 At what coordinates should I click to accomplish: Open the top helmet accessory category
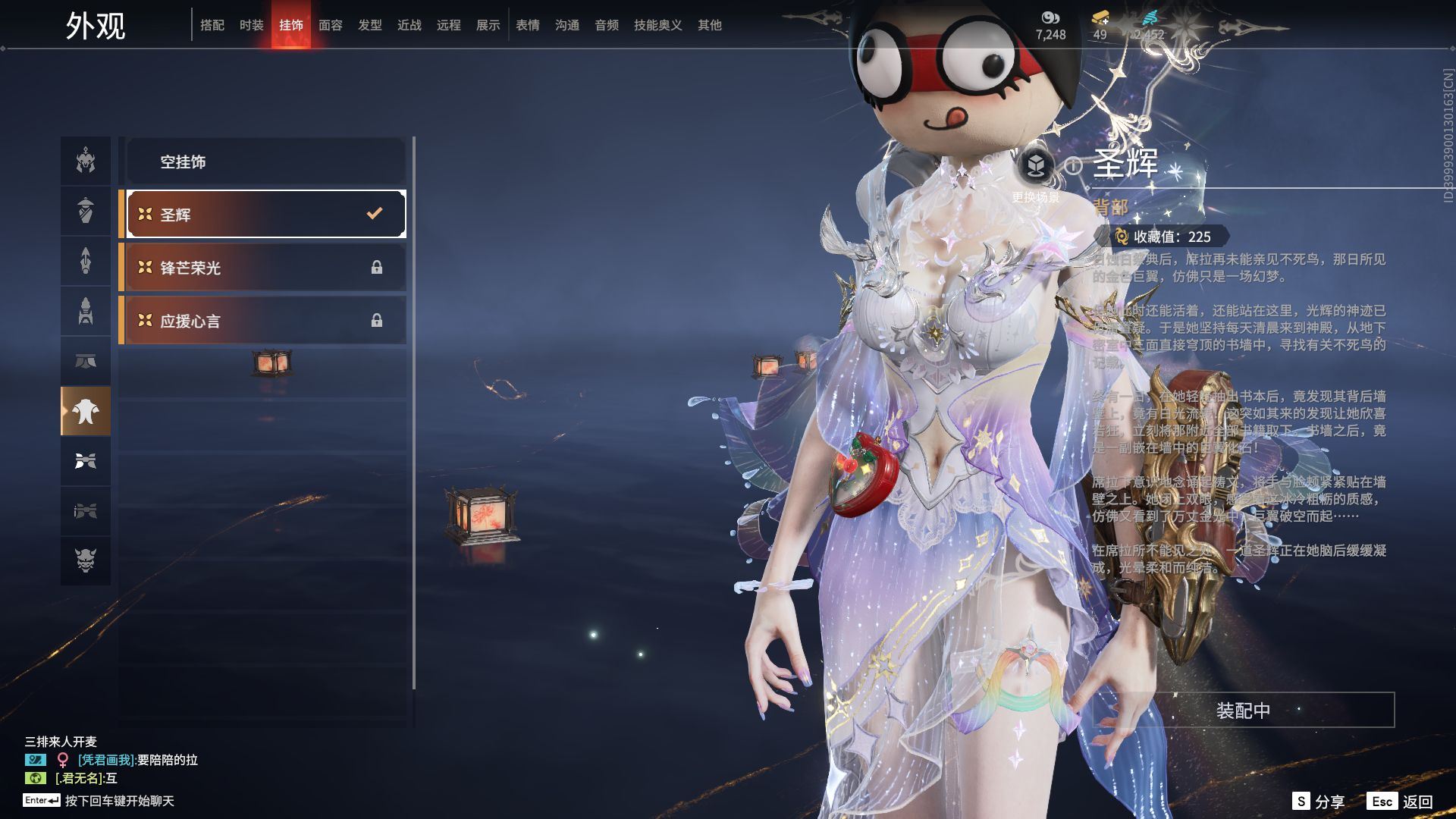point(86,161)
